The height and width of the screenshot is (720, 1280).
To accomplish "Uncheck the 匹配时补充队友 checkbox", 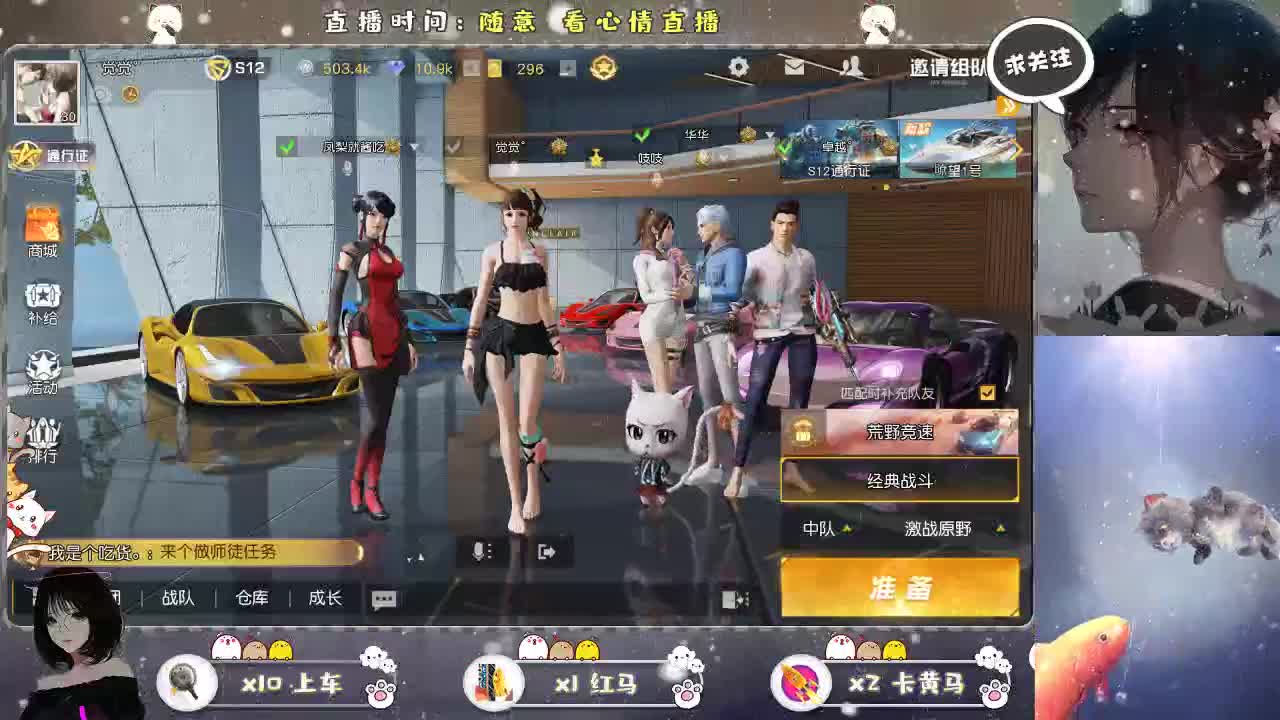I will 985,394.
